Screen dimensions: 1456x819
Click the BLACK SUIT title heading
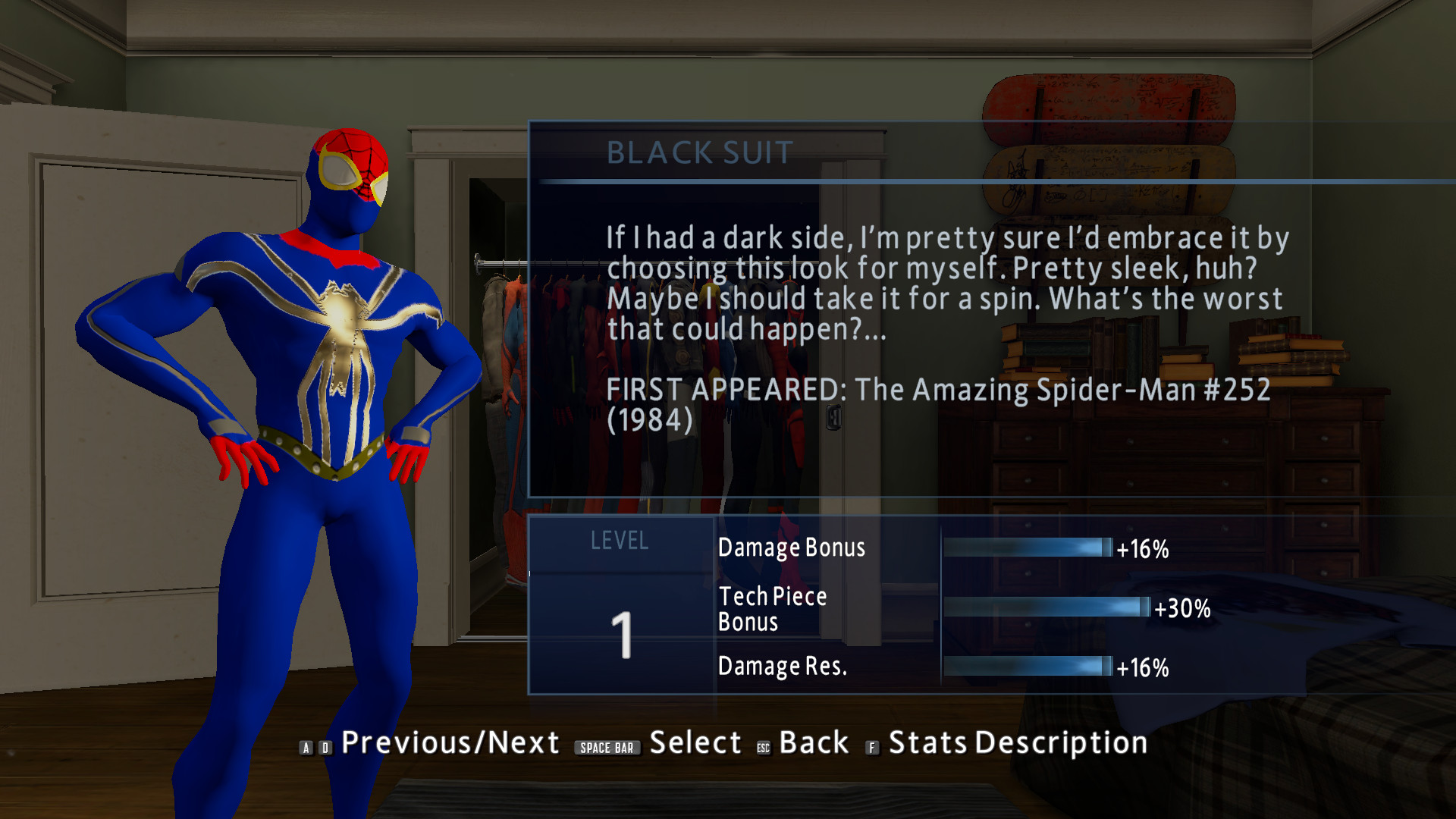pos(699,152)
